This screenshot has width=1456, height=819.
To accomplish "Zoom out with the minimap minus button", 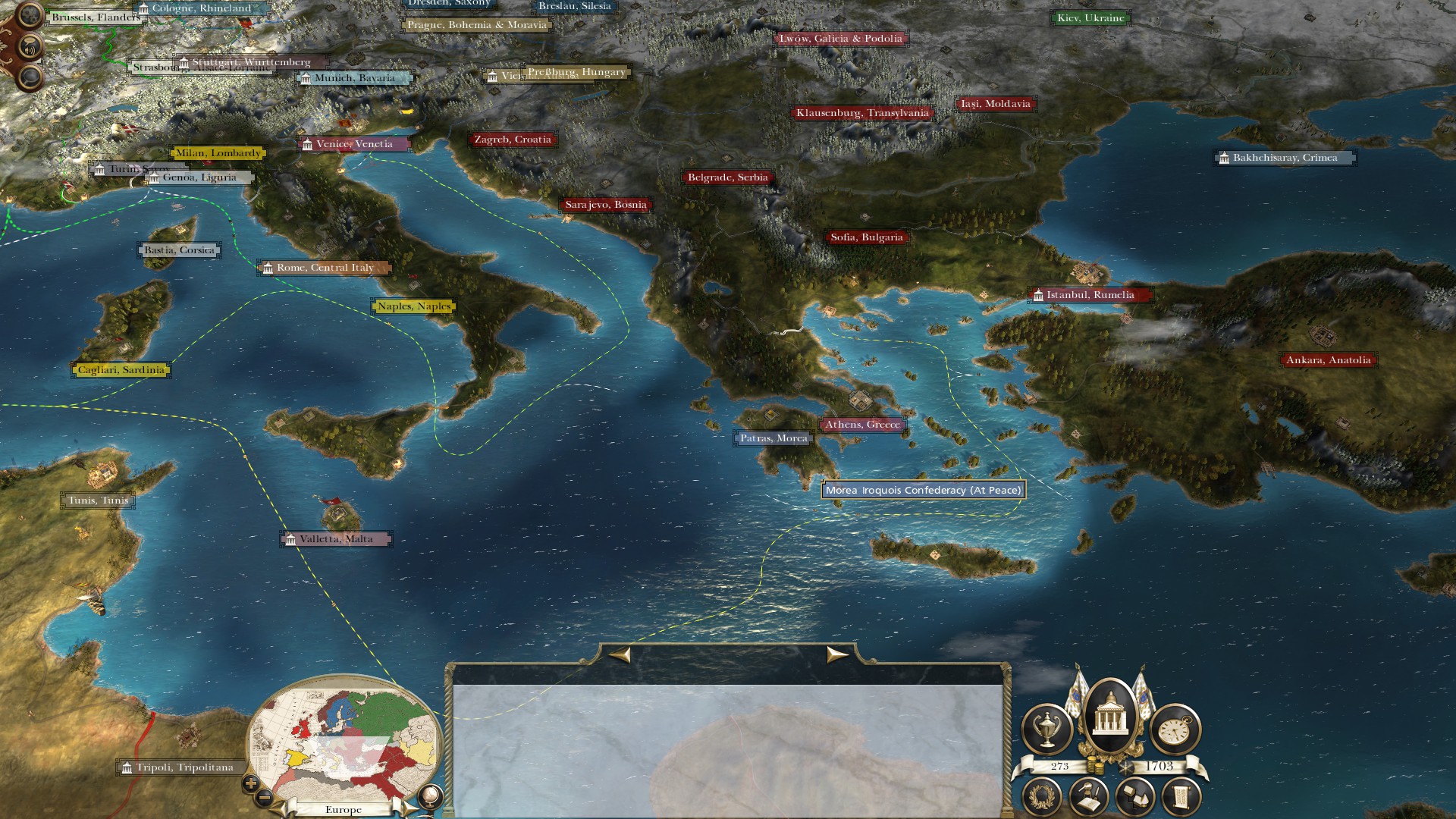I will coord(265,797).
